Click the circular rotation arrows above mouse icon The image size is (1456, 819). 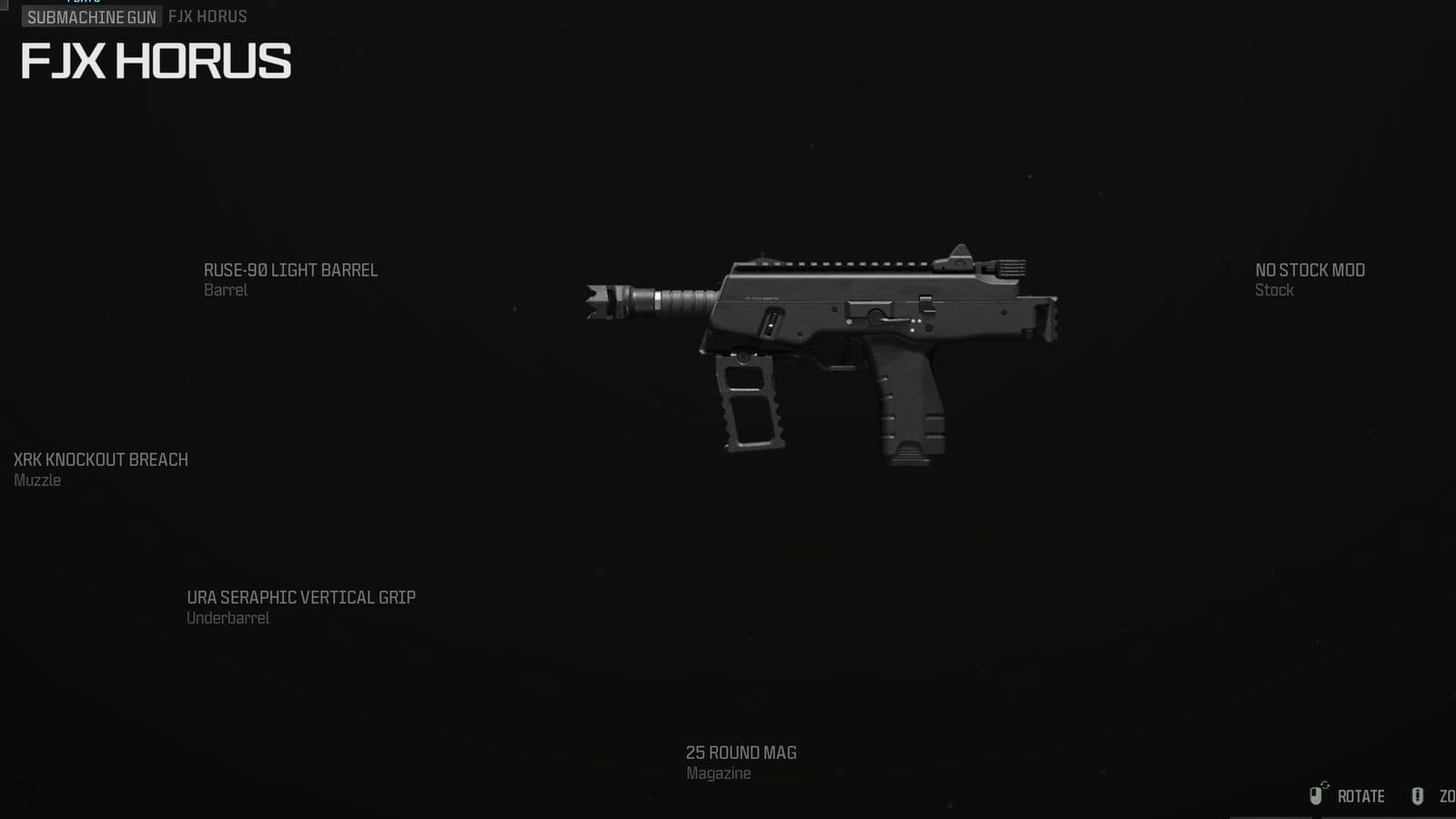tap(1324, 784)
